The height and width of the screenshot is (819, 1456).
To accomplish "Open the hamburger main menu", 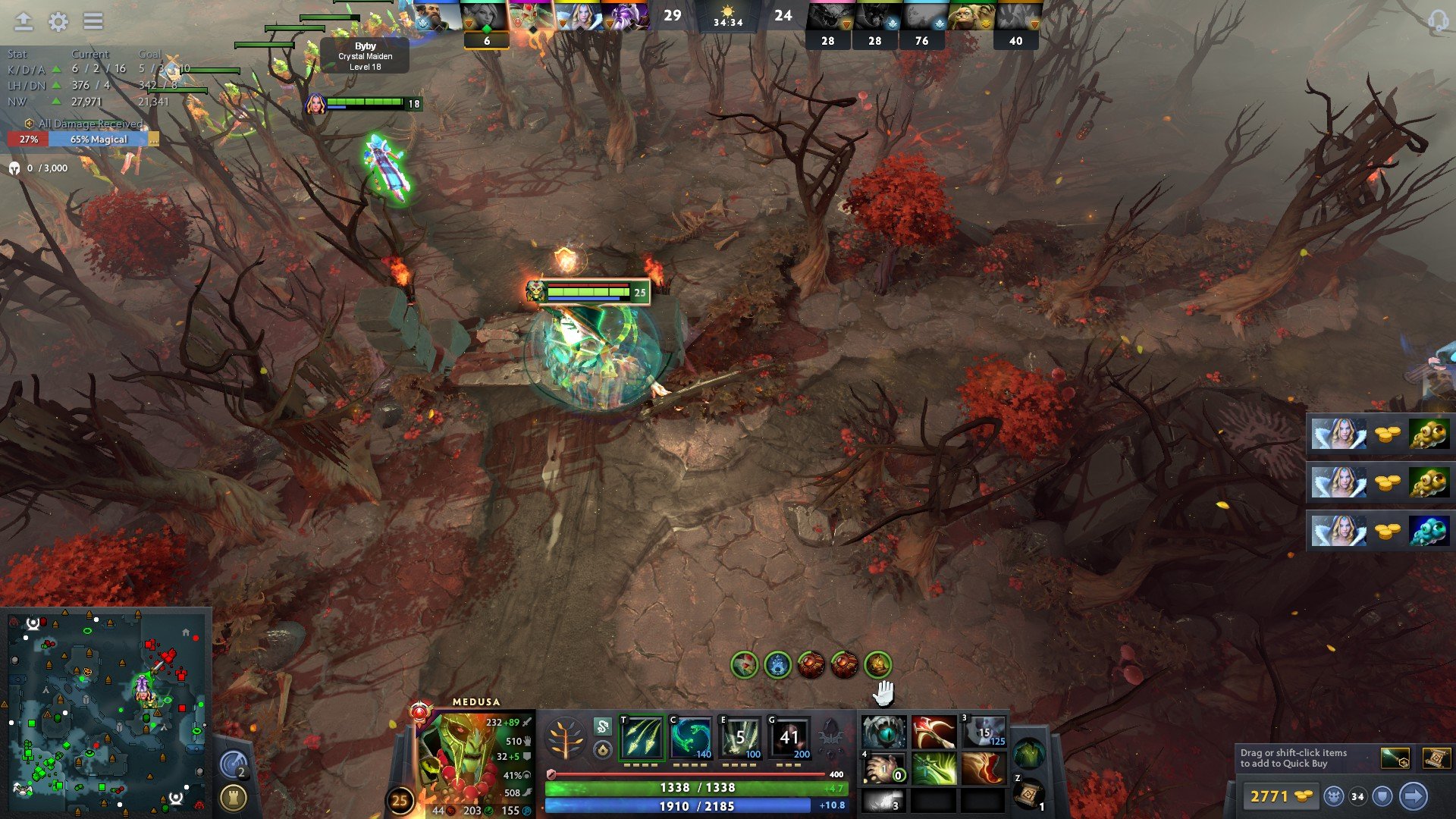I will 93,22.
